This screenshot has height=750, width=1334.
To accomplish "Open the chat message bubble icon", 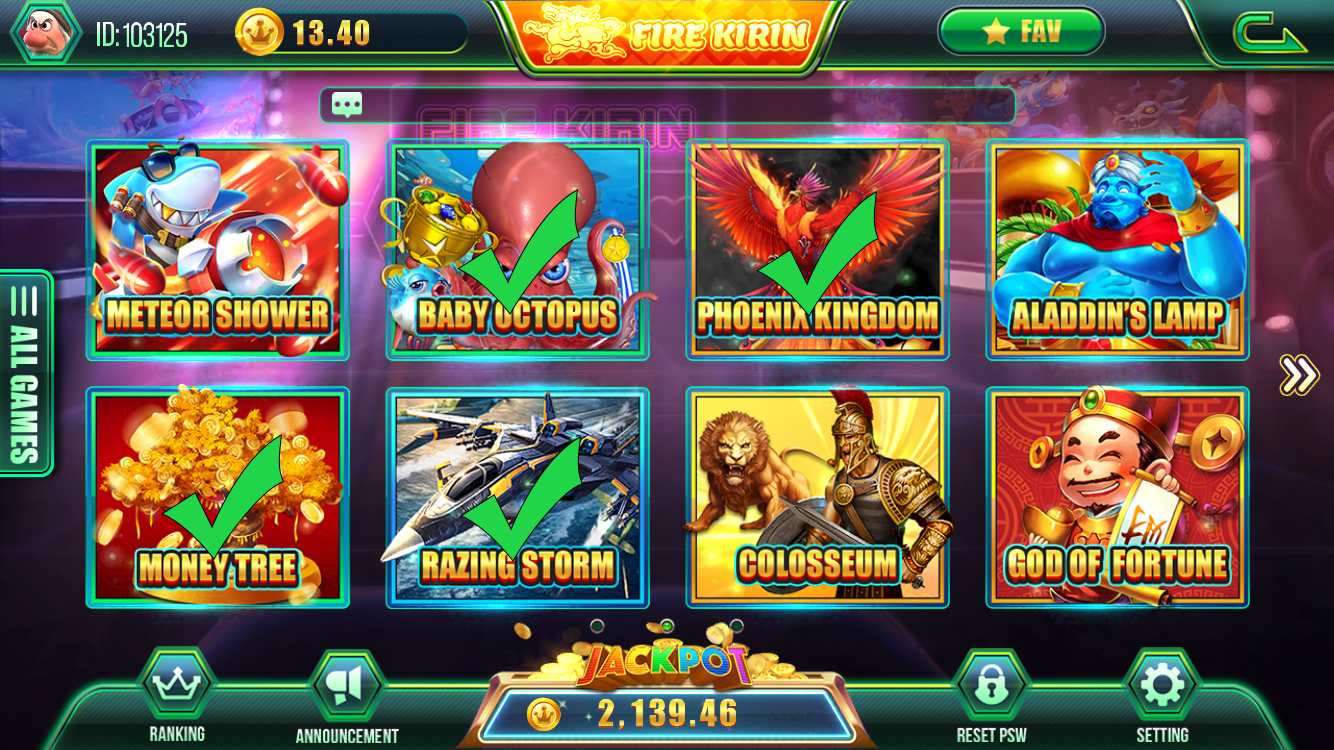I will (346, 104).
